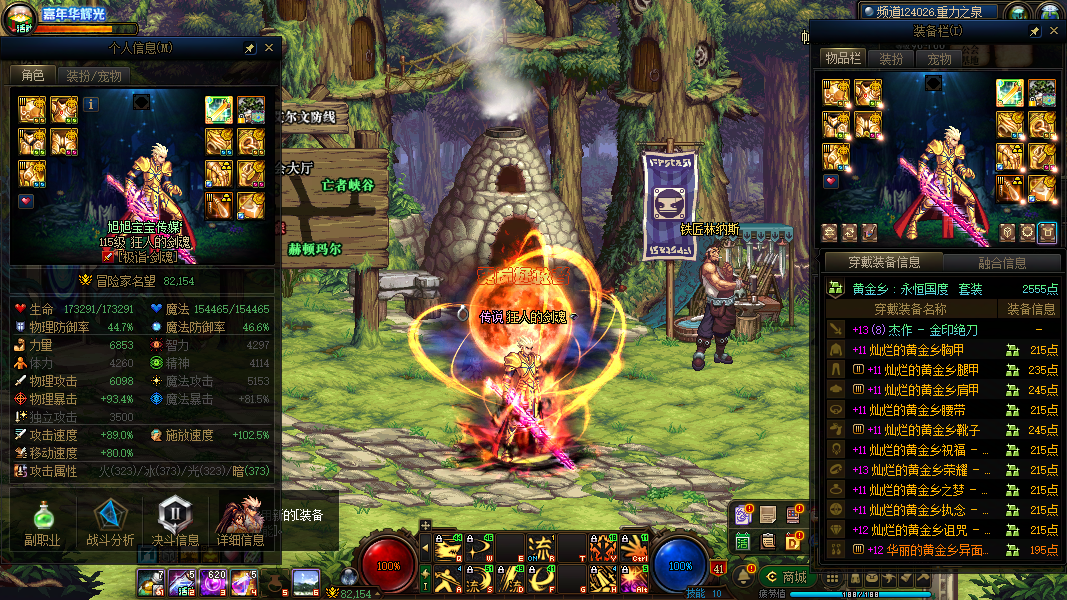Click the 频道 channel selector bar
Screen dimensions: 1067x600
tap(929, 12)
